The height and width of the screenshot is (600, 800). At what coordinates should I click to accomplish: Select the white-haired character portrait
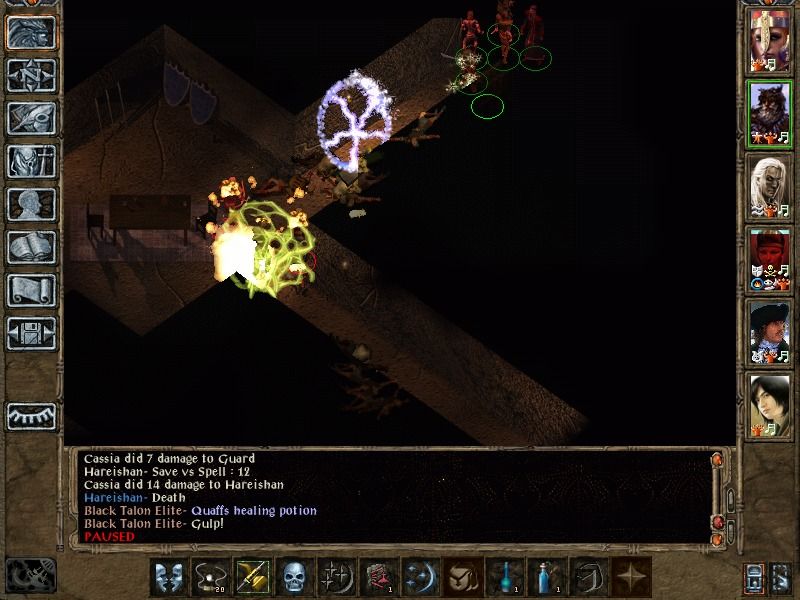click(770, 187)
